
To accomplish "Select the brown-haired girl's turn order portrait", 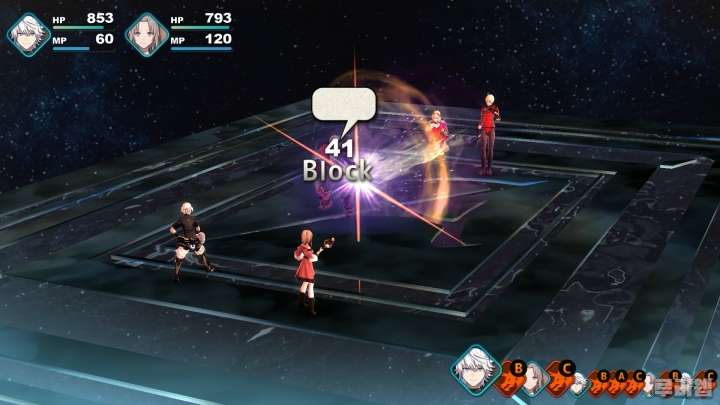I will [x=534, y=378].
